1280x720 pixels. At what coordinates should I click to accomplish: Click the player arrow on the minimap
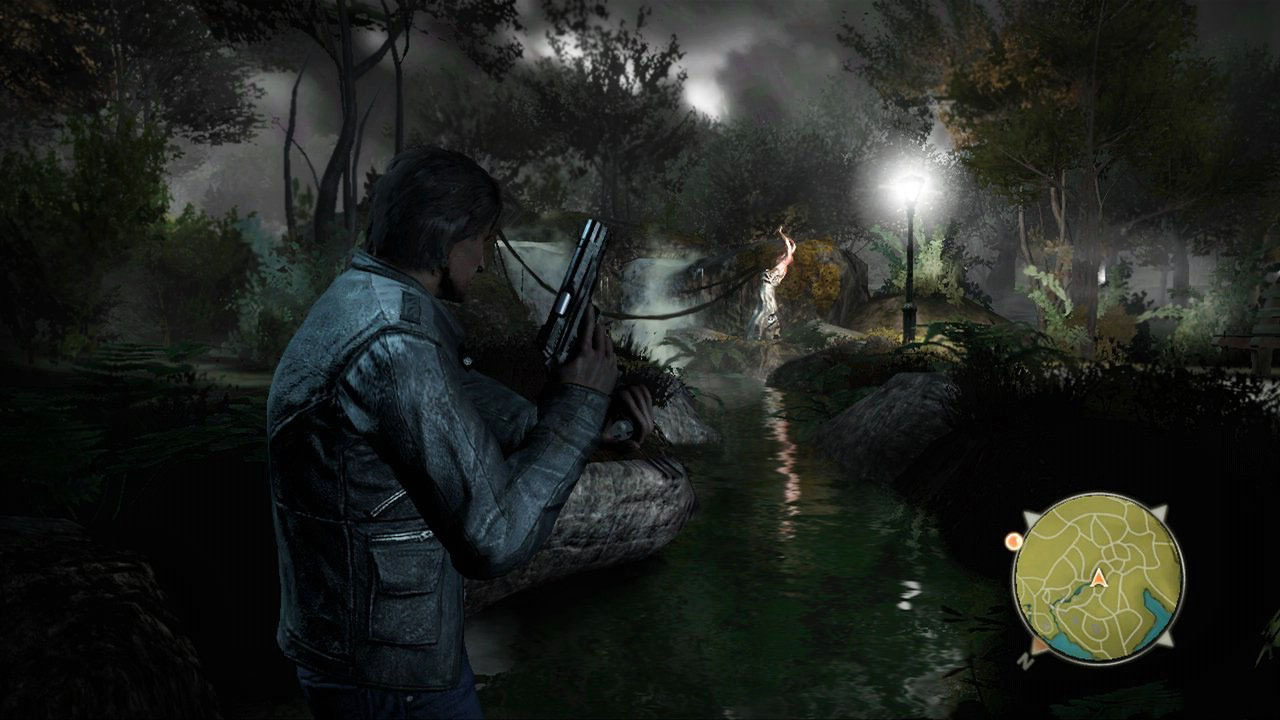[x=1098, y=577]
